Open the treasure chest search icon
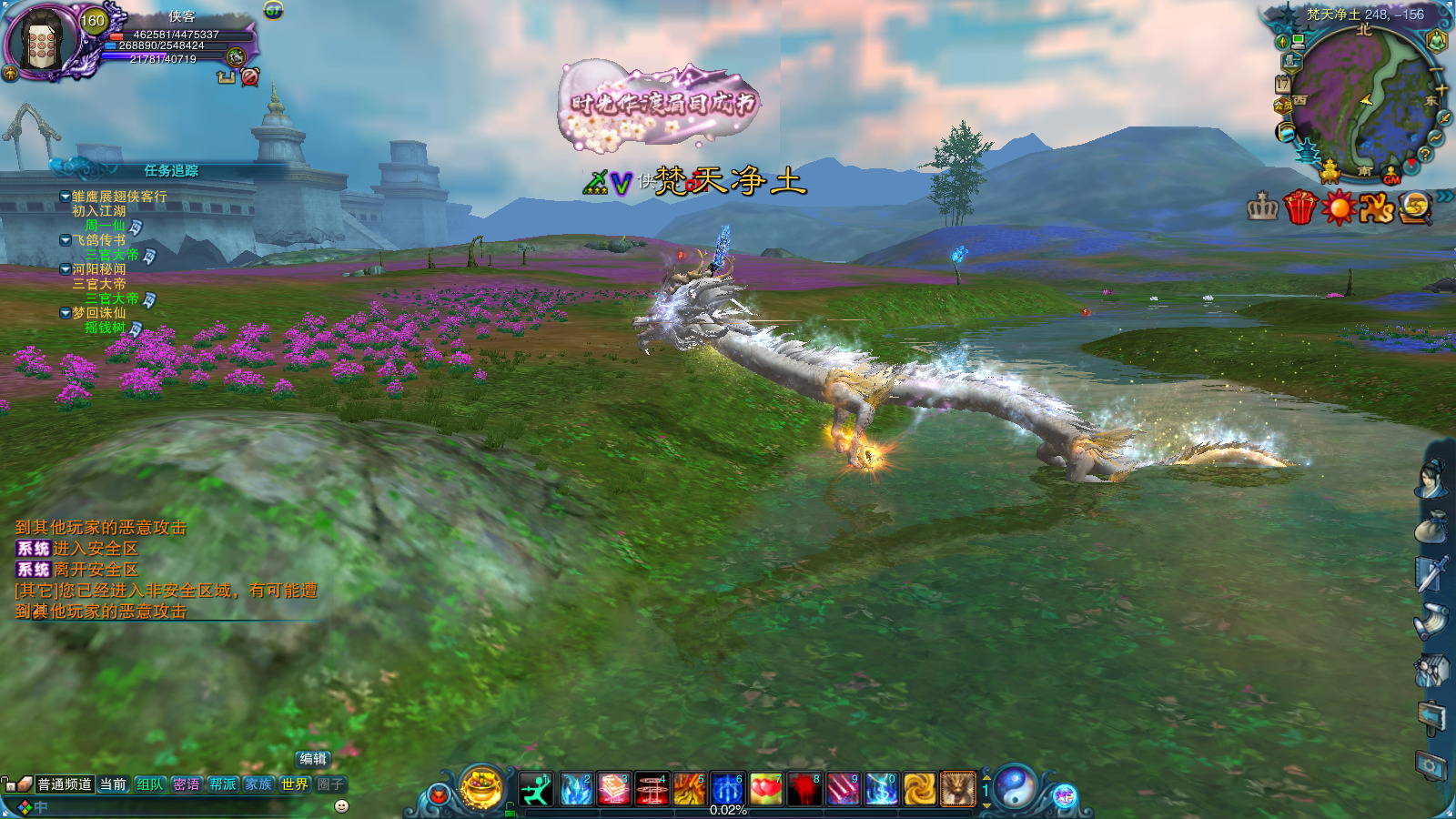1456x819 pixels. (x=1414, y=207)
